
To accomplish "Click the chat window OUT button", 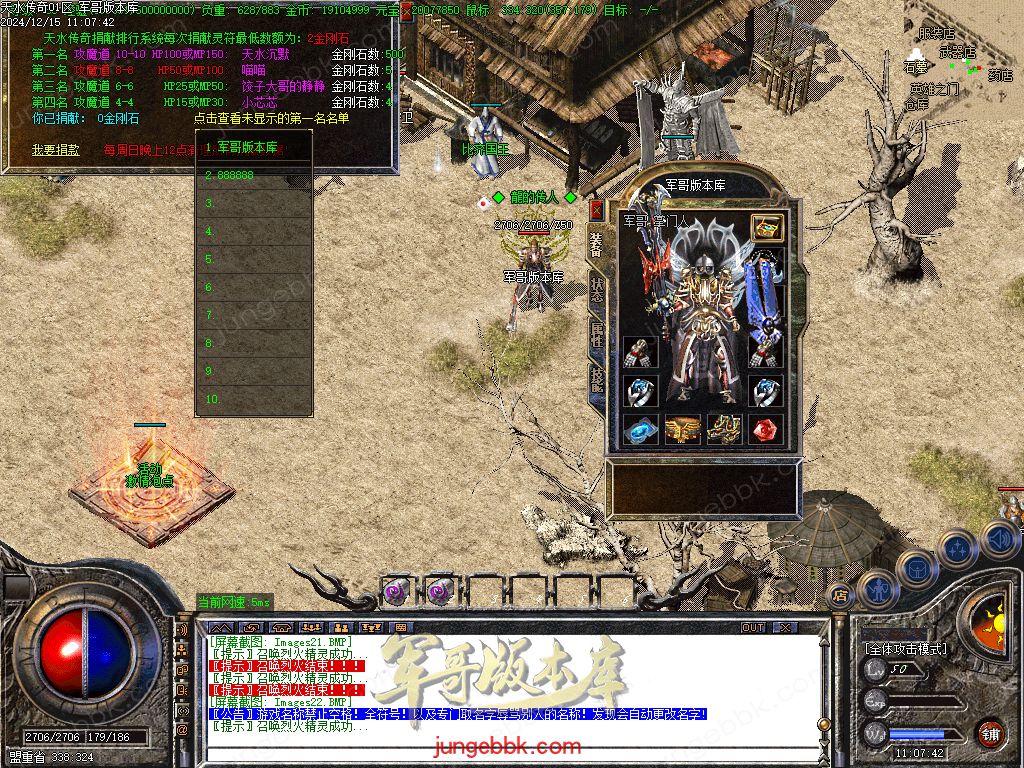I will pos(753,627).
